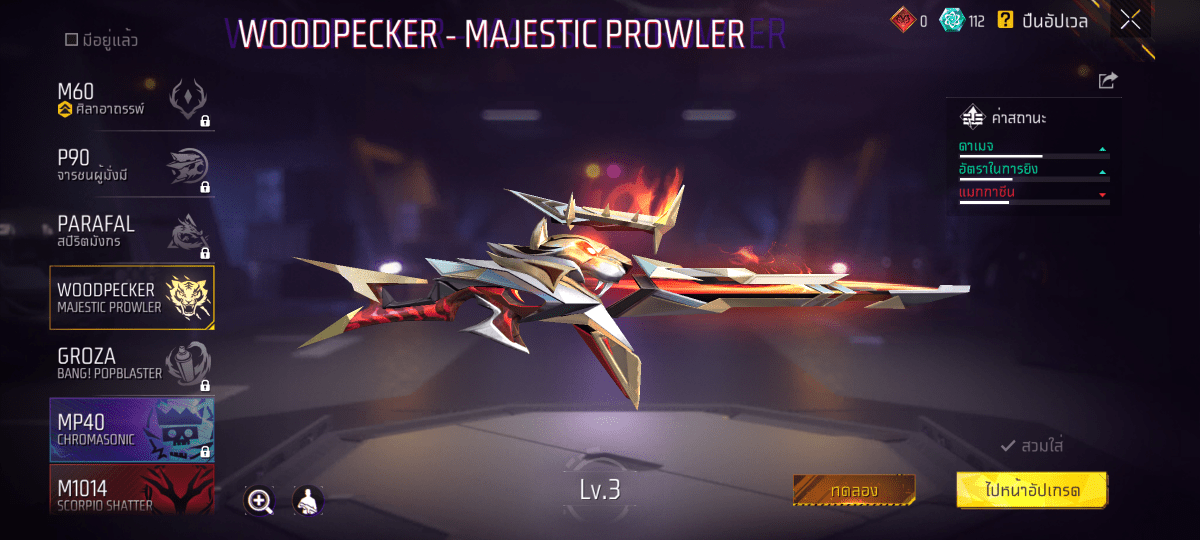
Task: Click the teal token currency icon
Action: [953, 20]
